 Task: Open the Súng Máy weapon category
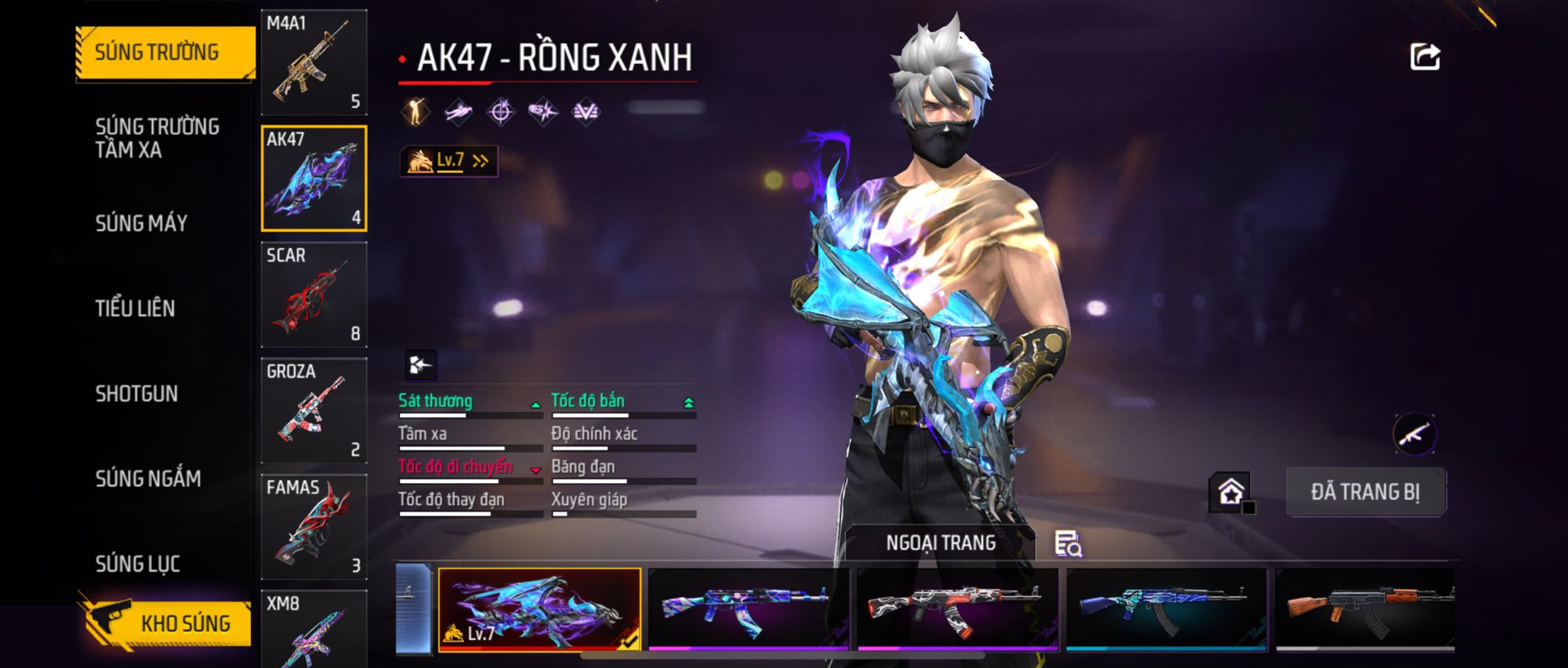tap(141, 223)
